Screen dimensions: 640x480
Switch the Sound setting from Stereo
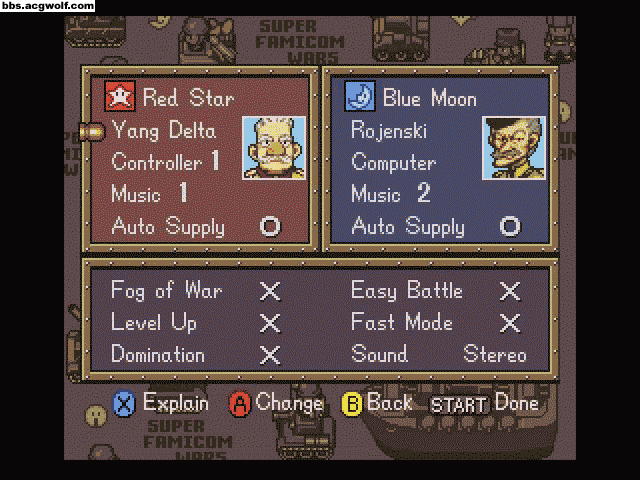(x=494, y=355)
